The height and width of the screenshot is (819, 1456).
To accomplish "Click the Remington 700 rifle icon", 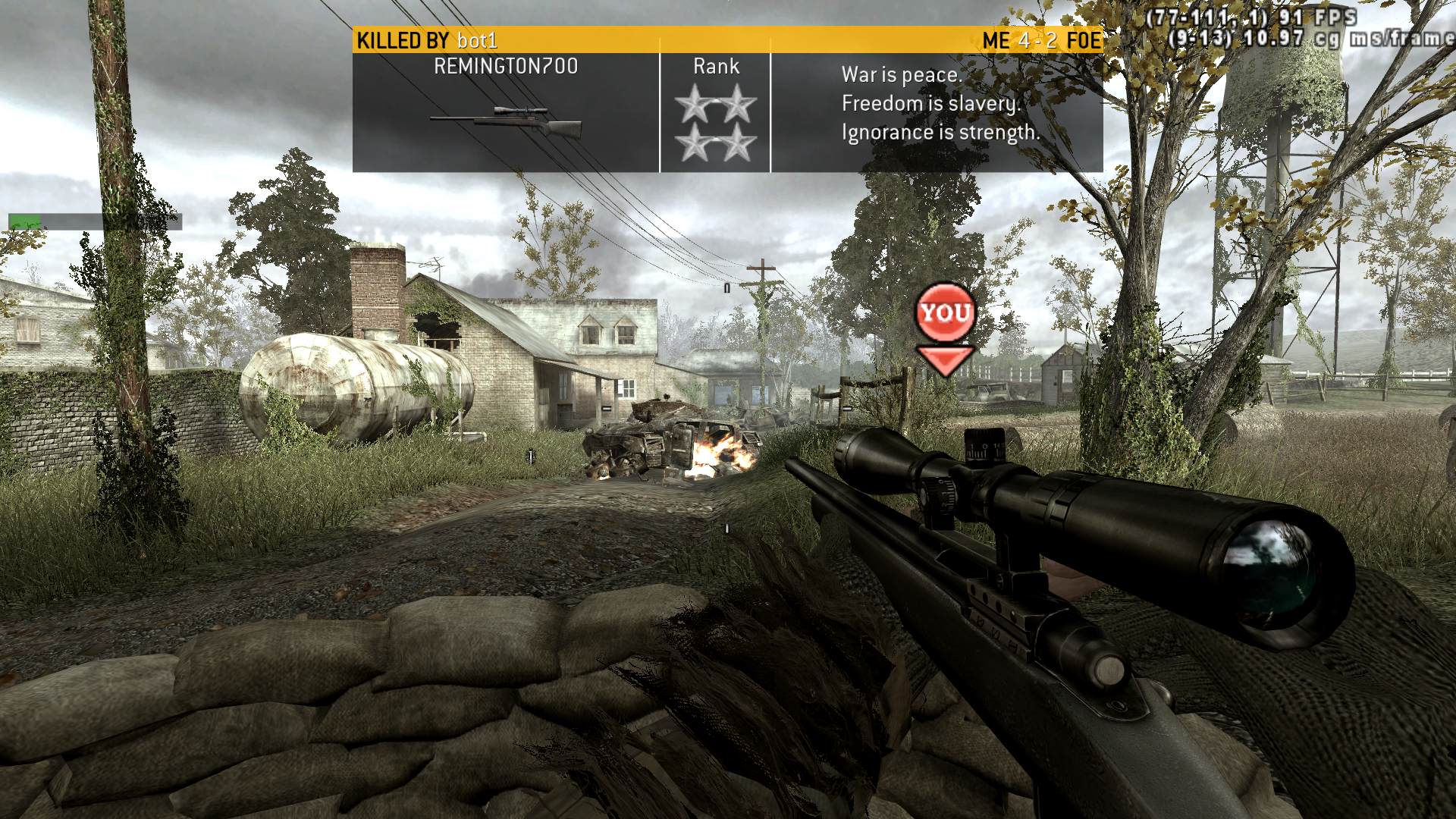I will click(x=506, y=121).
